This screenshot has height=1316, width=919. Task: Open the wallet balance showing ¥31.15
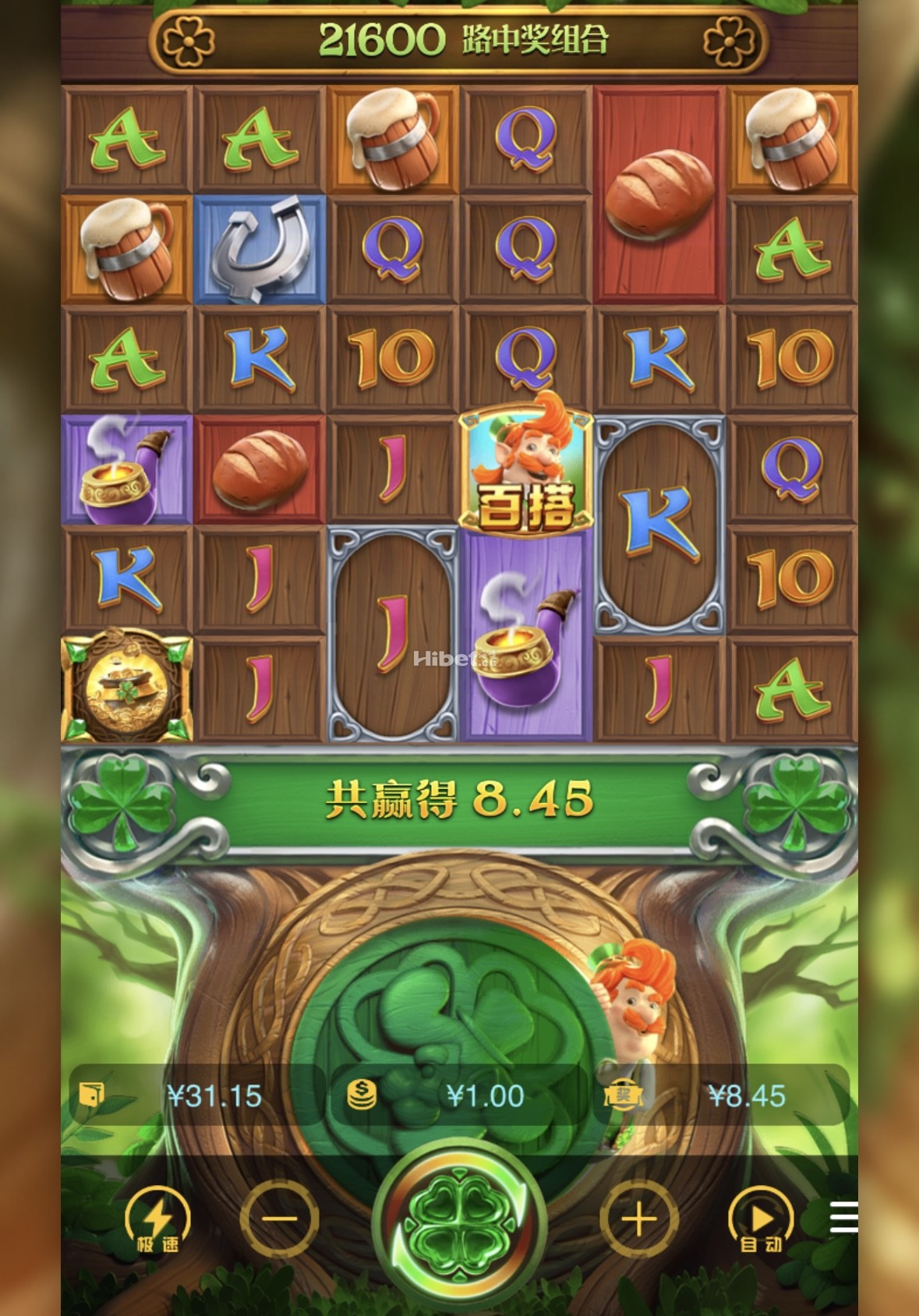click(x=195, y=1095)
